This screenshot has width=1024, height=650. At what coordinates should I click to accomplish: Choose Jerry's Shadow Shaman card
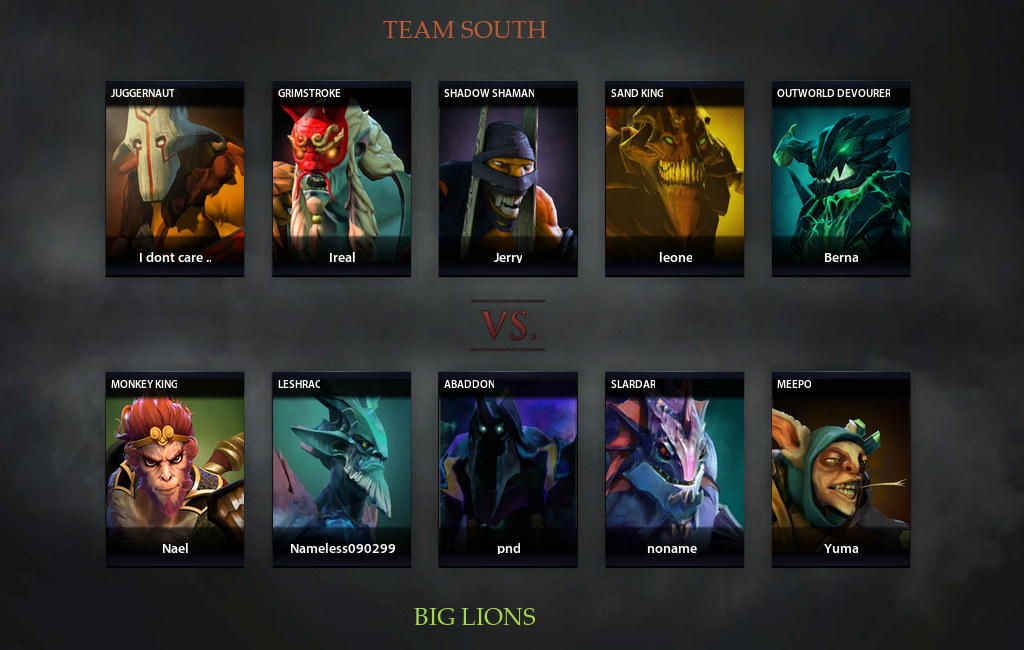pos(508,178)
